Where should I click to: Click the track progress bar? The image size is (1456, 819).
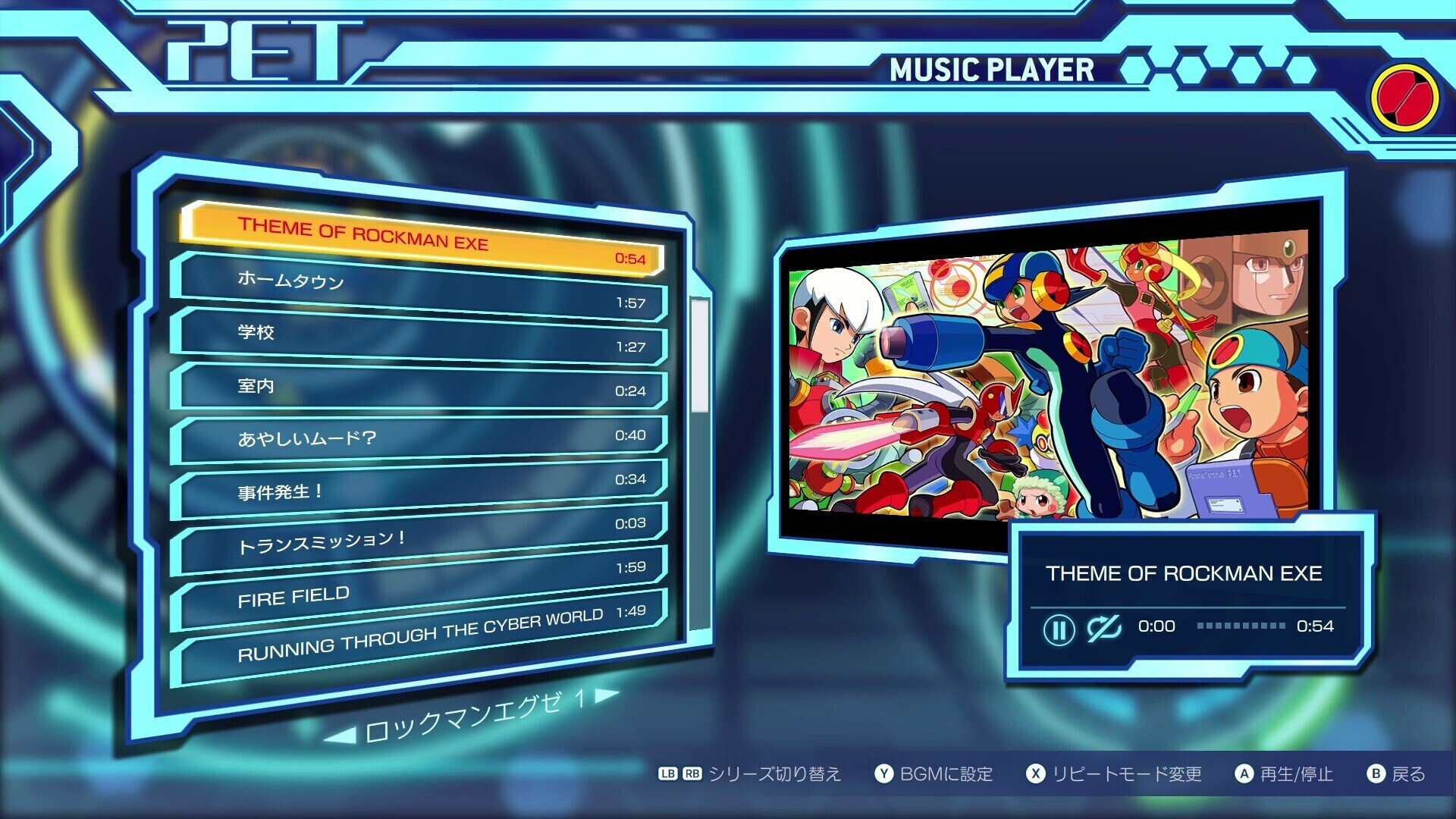(1241, 626)
